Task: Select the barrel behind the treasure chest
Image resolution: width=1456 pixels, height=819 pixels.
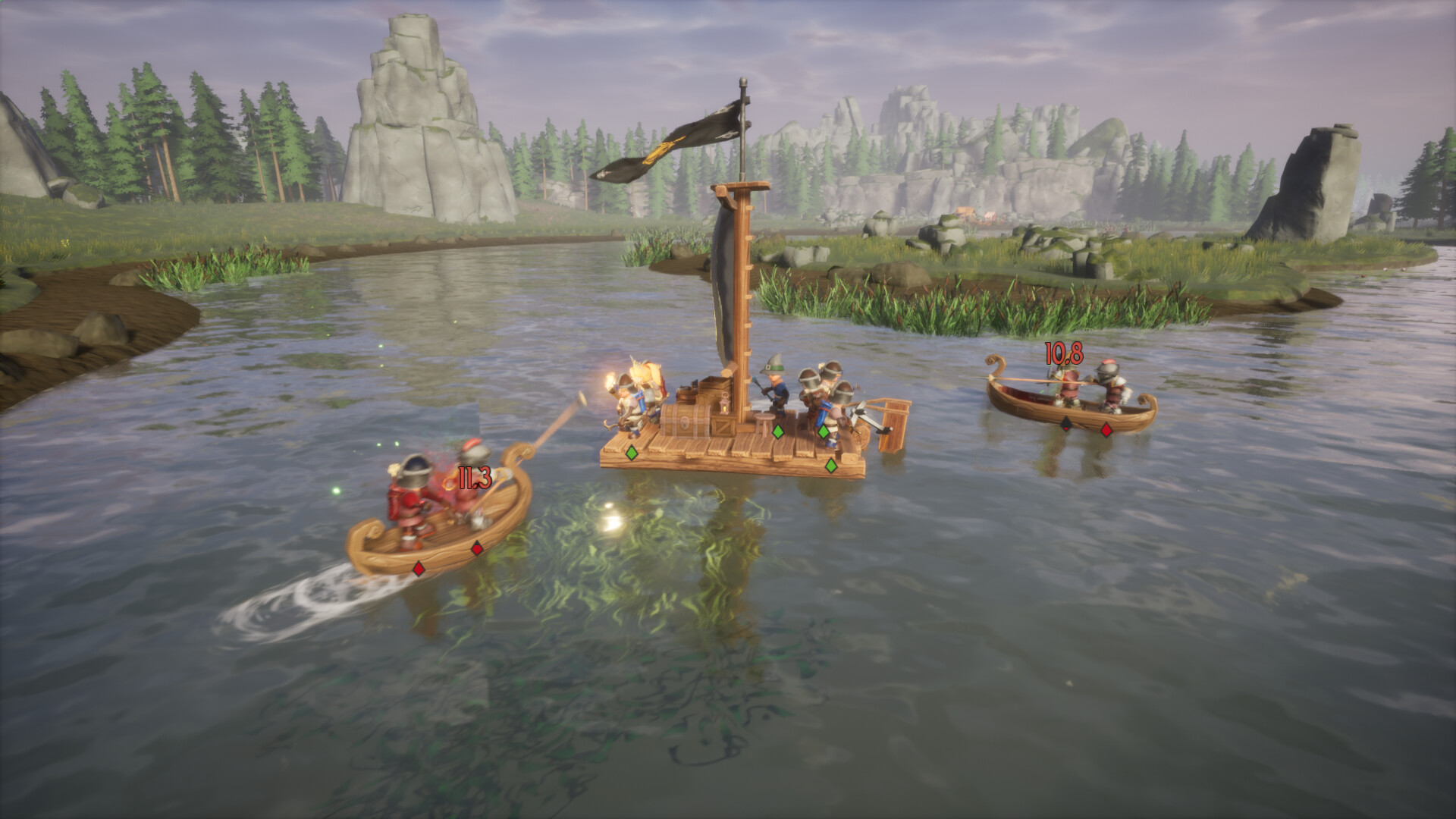Action: (687, 393)
